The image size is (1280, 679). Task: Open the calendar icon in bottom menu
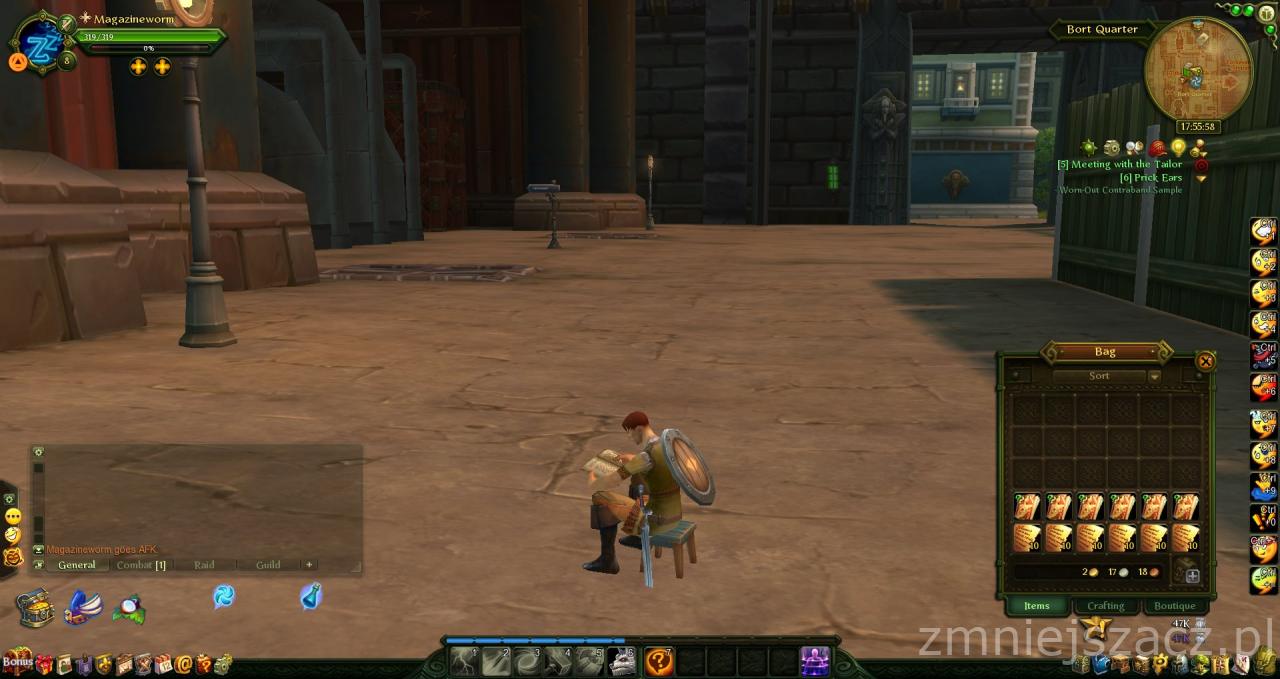(163, 664)
